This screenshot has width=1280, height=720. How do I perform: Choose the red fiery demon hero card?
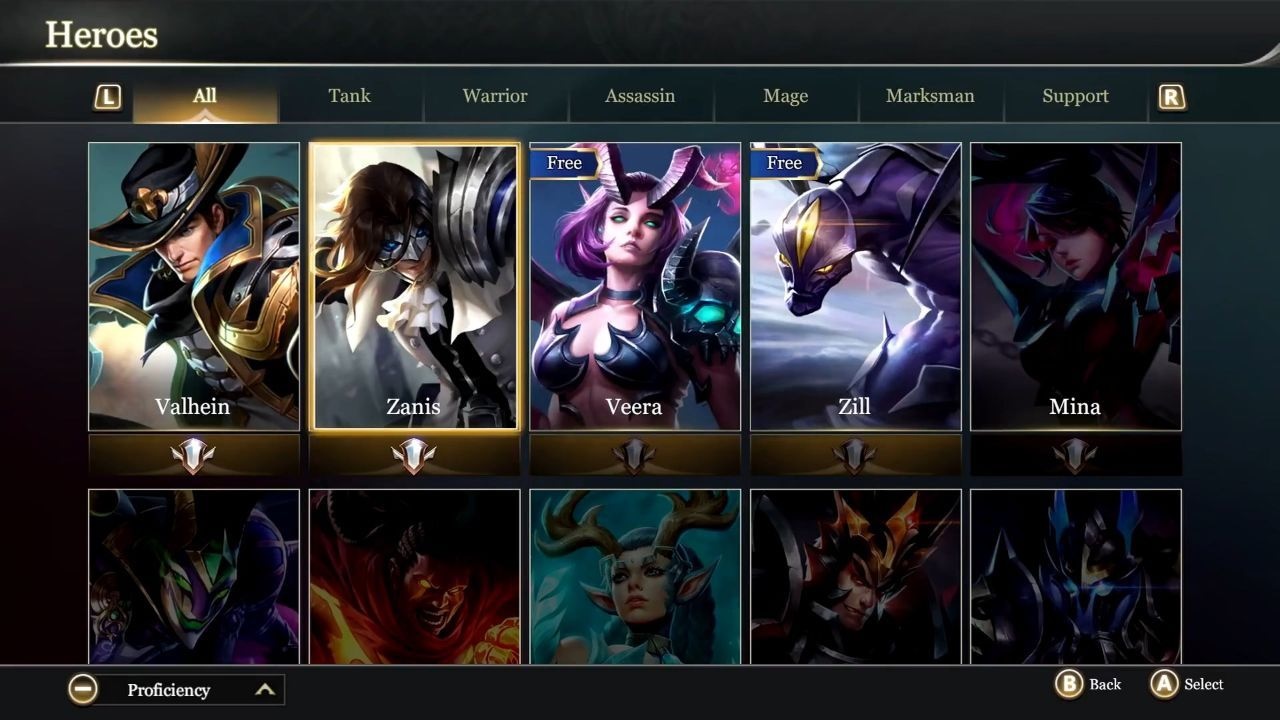414,576
